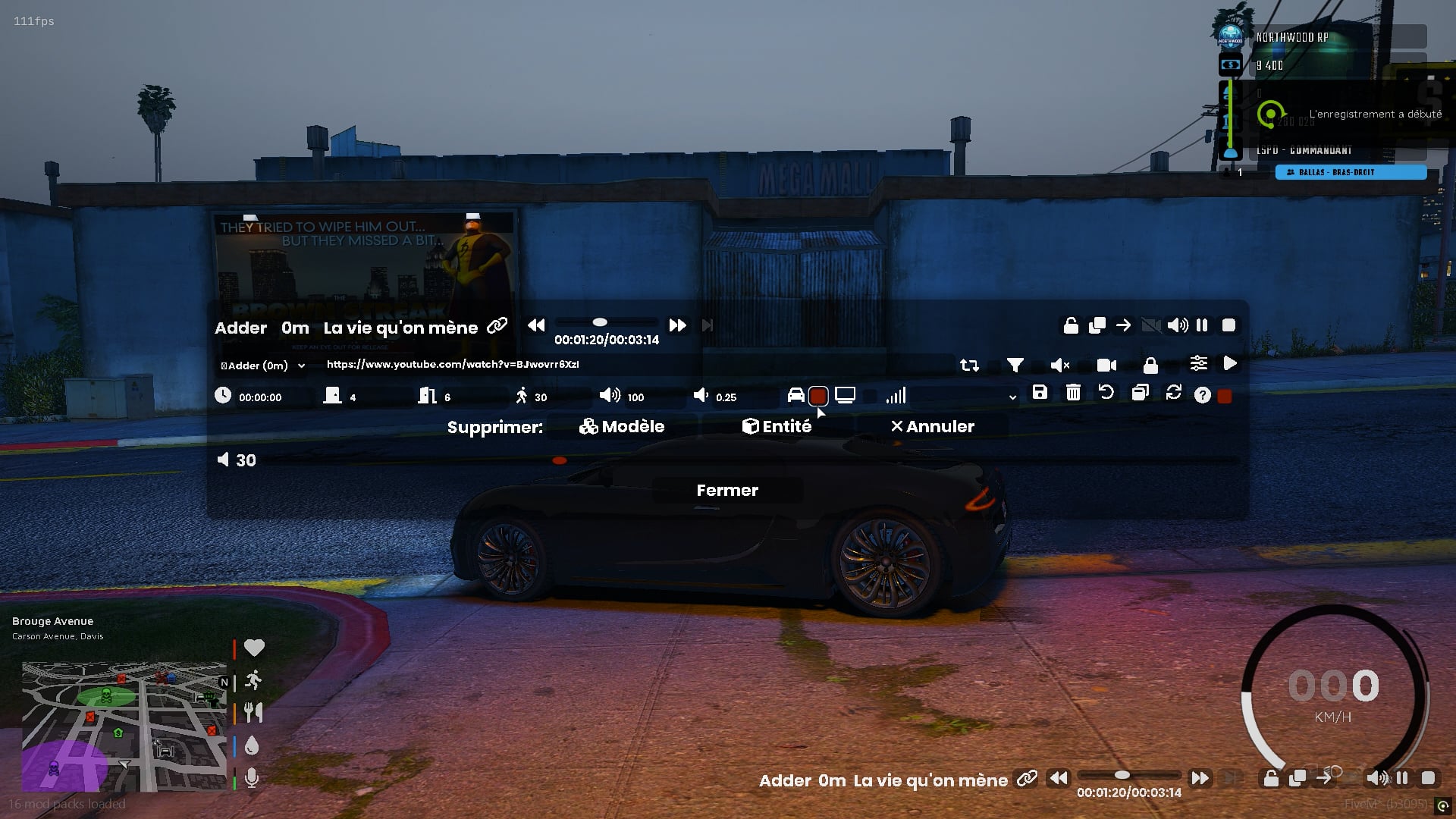1456x819 pixels.
Task: Choose Entité in the Supprimer prompt
Action: click(x=777, y=427)
